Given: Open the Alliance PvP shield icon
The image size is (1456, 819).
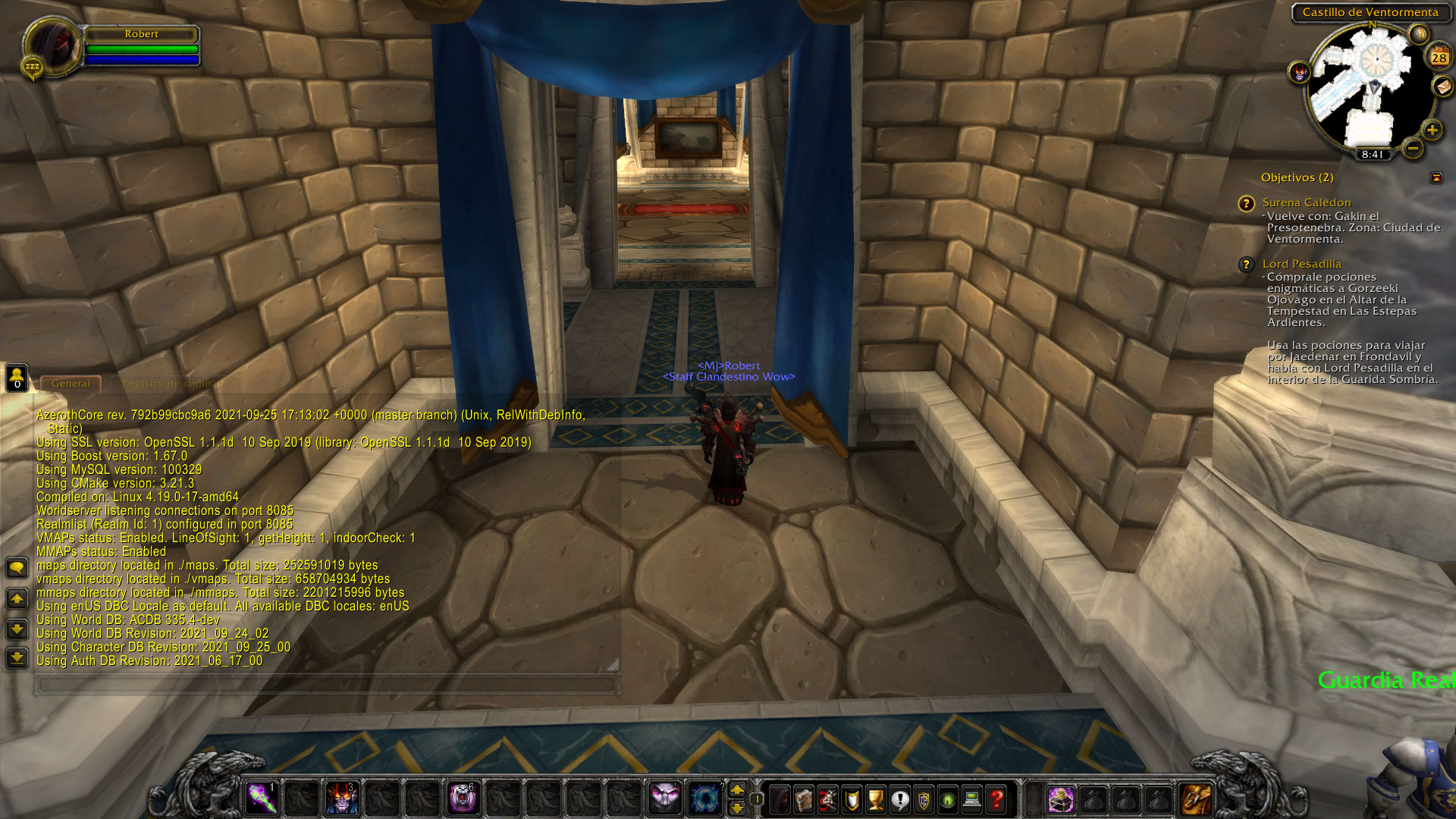Looking at the screenshot, I should coord(924,799).
